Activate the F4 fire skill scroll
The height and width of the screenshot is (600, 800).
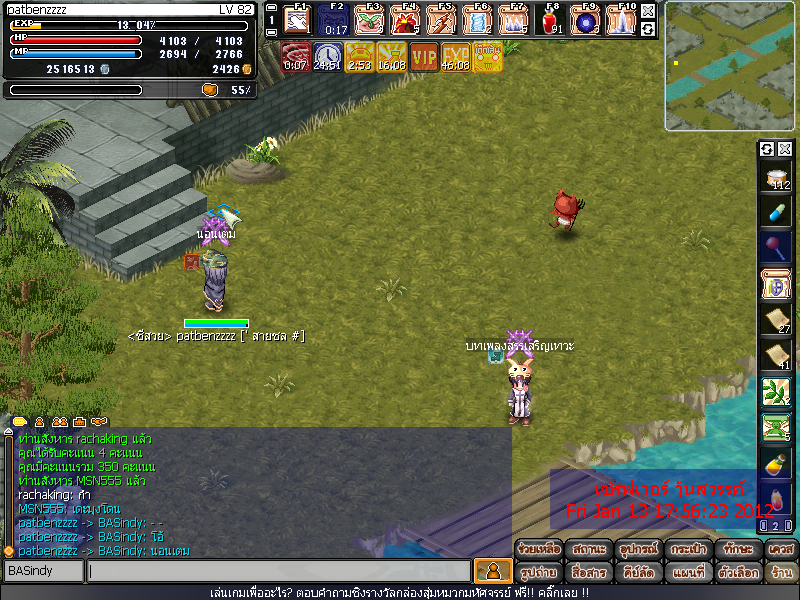coord(404,19)
